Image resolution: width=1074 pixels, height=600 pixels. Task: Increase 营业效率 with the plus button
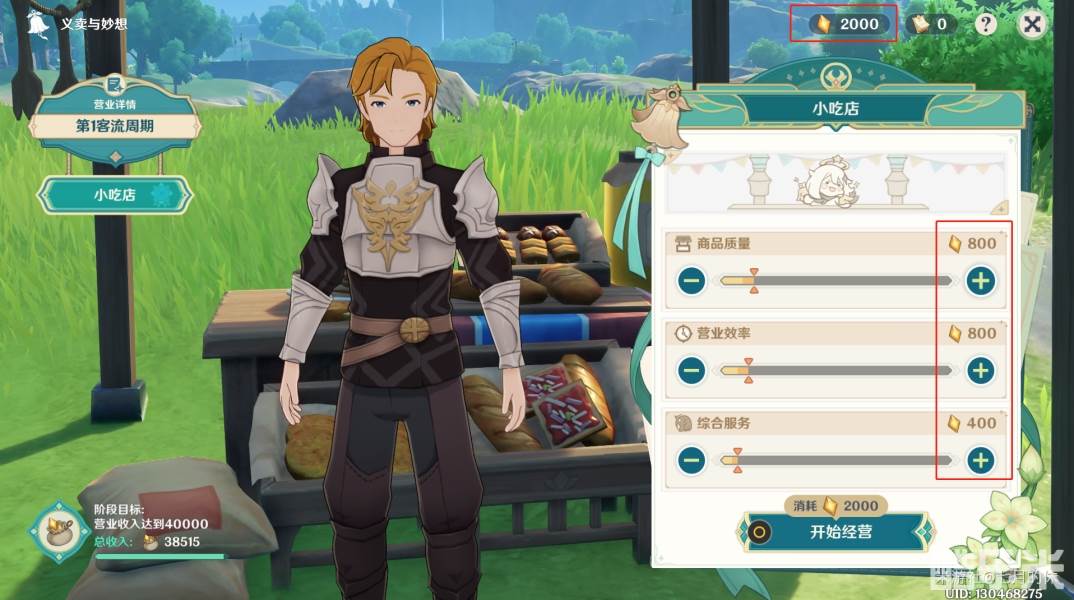[x=981, y=371]
